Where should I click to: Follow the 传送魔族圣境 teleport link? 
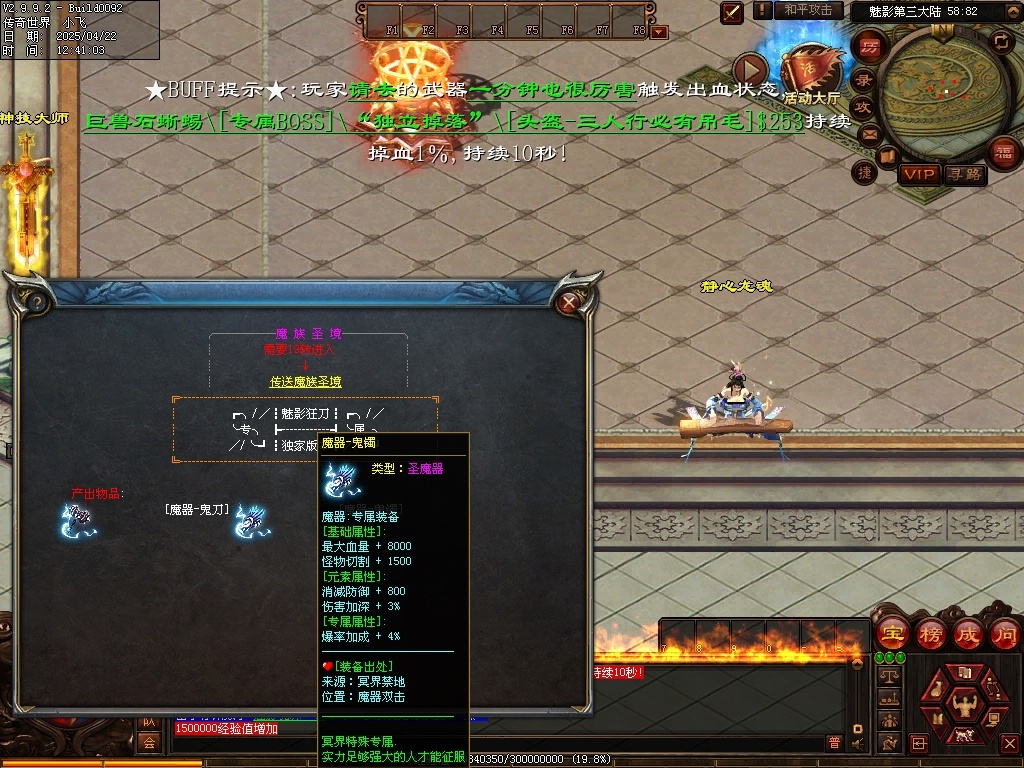point(306,382)
